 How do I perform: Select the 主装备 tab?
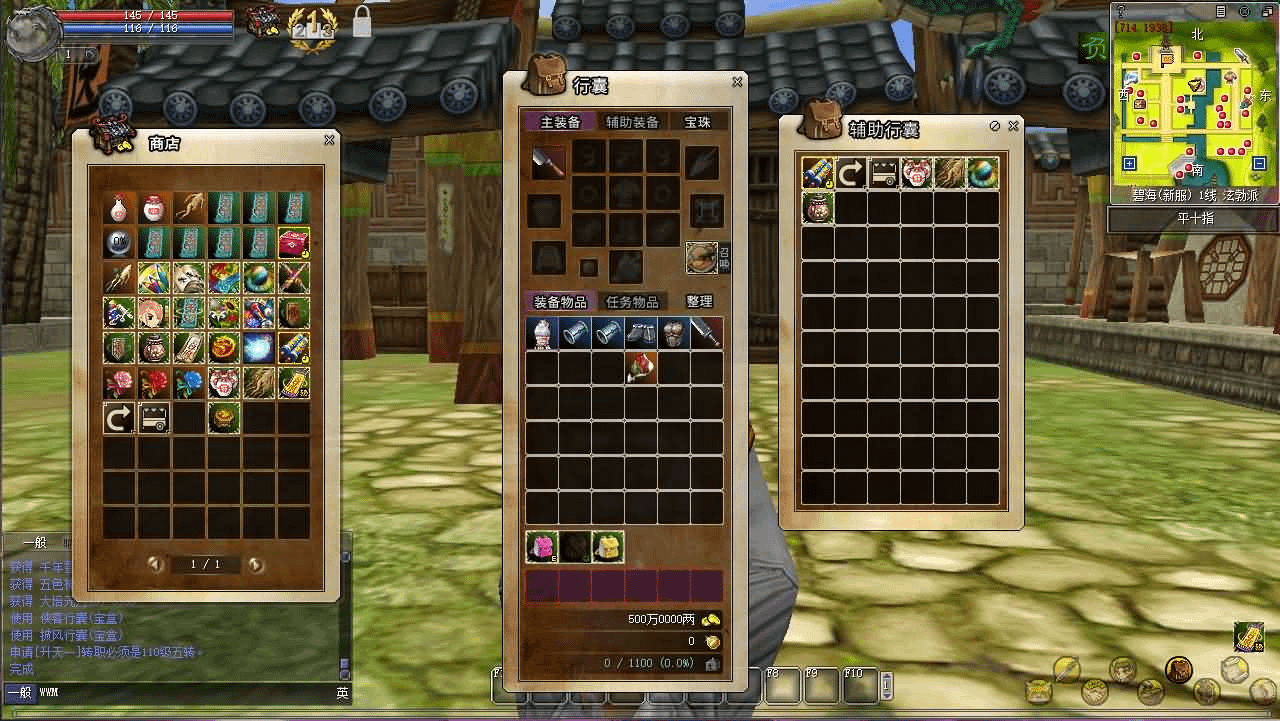[560, 122]
